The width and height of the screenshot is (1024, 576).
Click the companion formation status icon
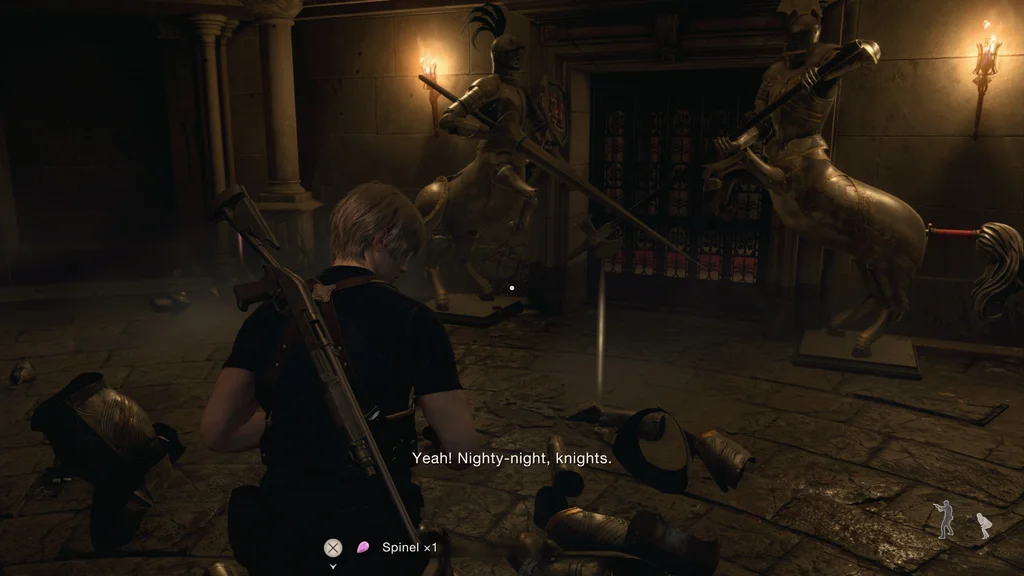click(x=963, y=520)
